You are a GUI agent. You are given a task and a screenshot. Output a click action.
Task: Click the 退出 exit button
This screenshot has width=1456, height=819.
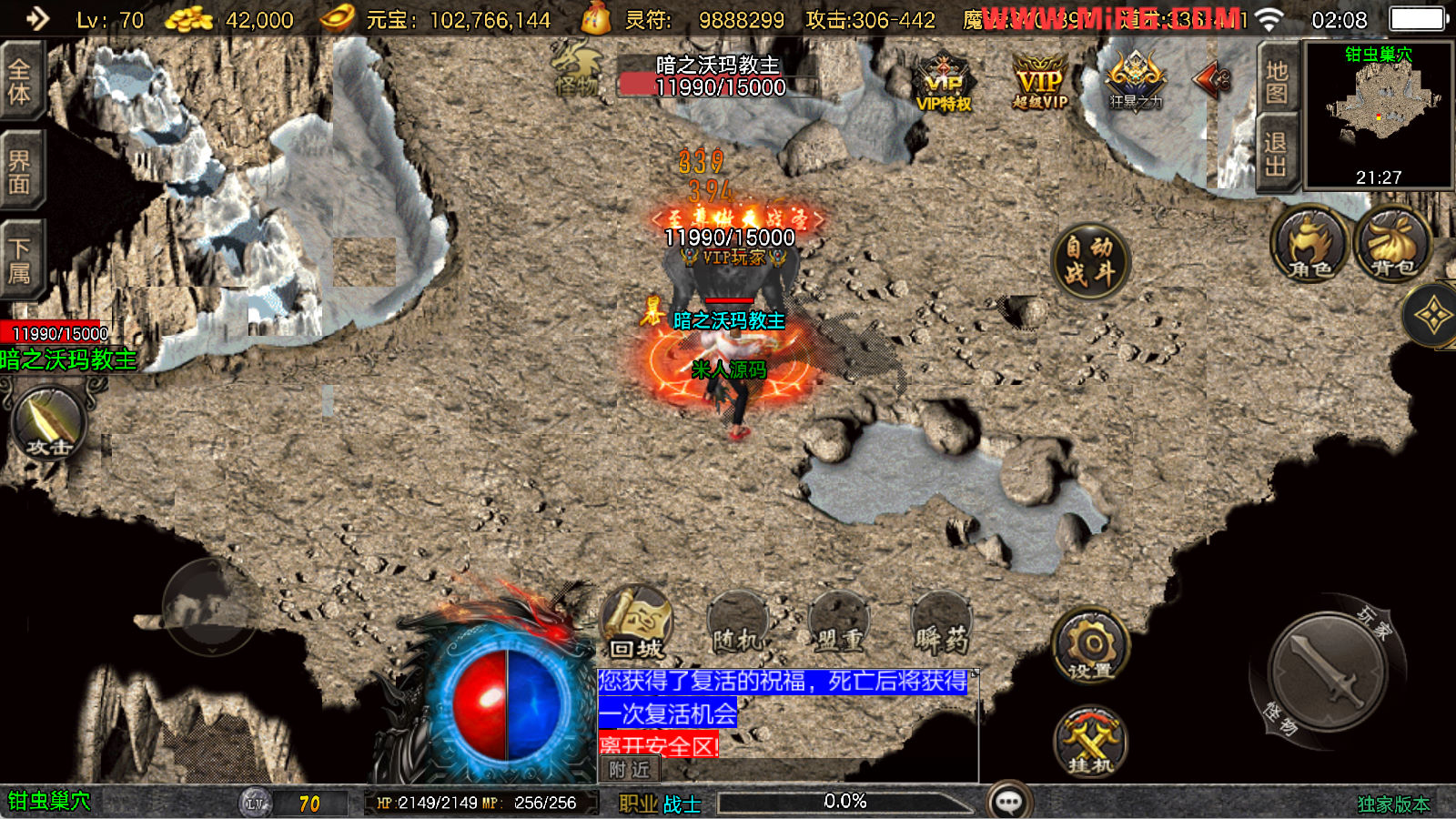1276,154
